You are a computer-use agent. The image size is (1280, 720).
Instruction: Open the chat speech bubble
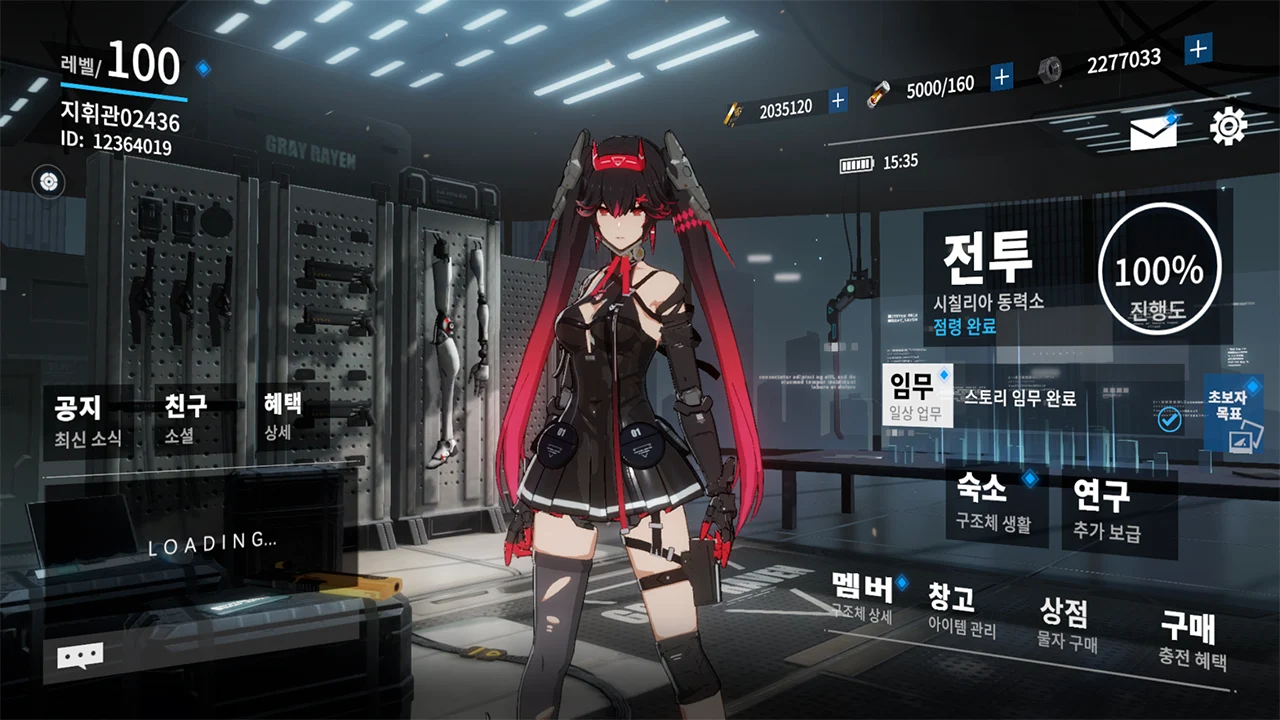tap(80, 656)
